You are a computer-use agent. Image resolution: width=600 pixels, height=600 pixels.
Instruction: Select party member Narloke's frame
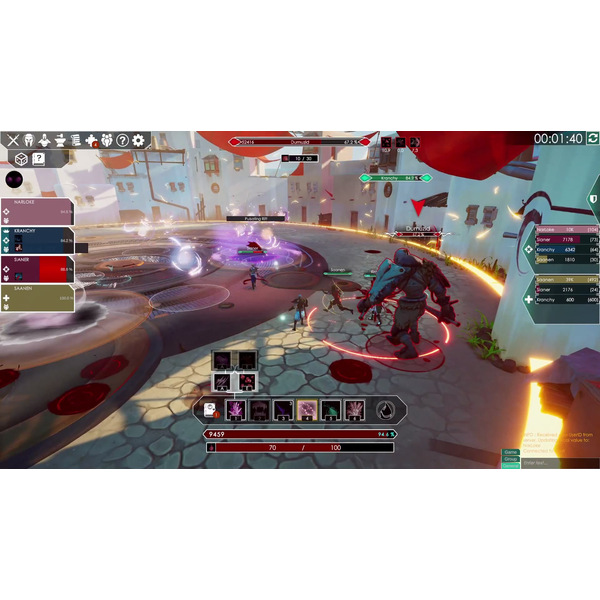click(38, 211)
